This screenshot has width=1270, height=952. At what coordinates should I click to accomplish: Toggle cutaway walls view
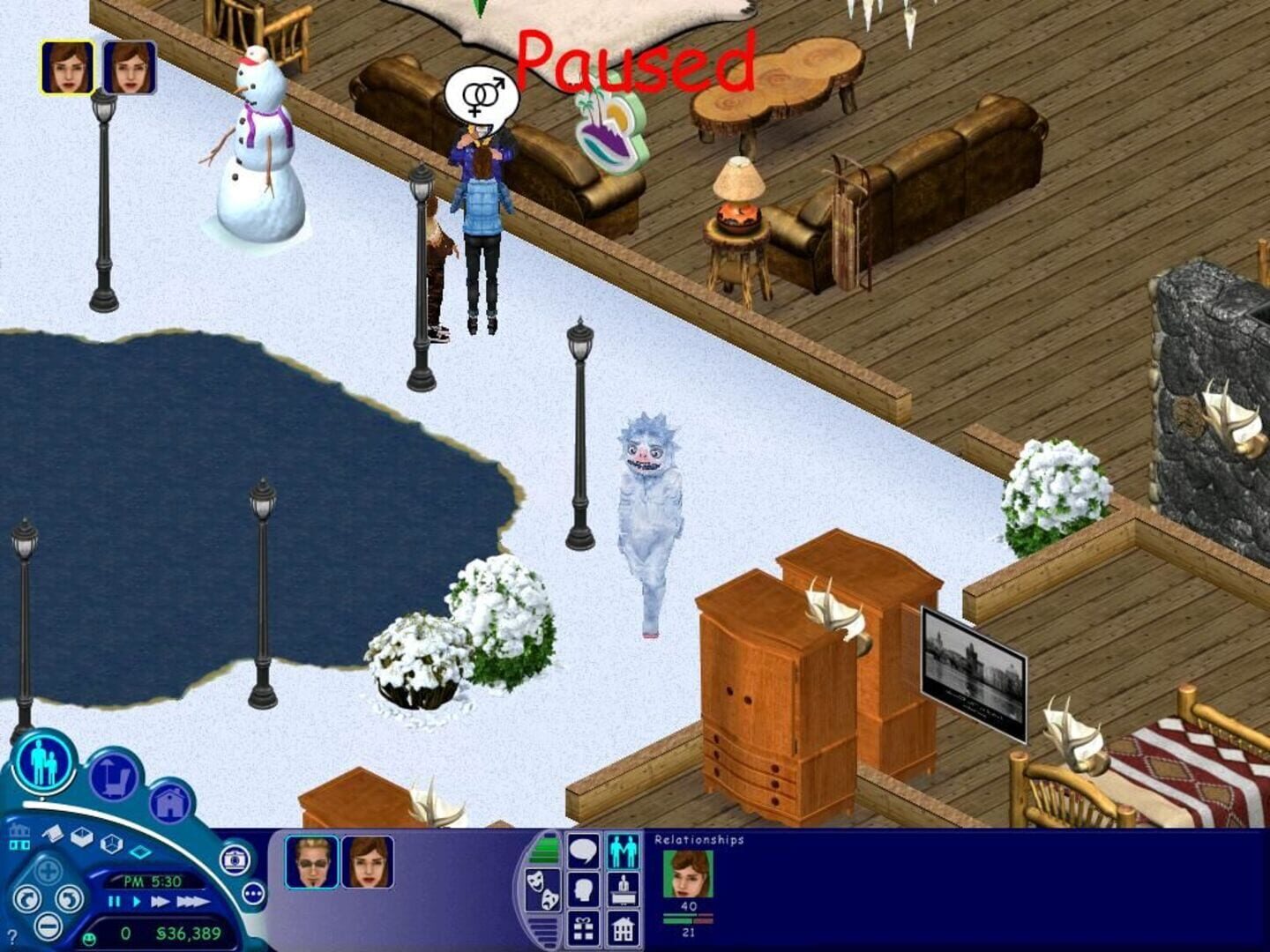click(109, 844)
